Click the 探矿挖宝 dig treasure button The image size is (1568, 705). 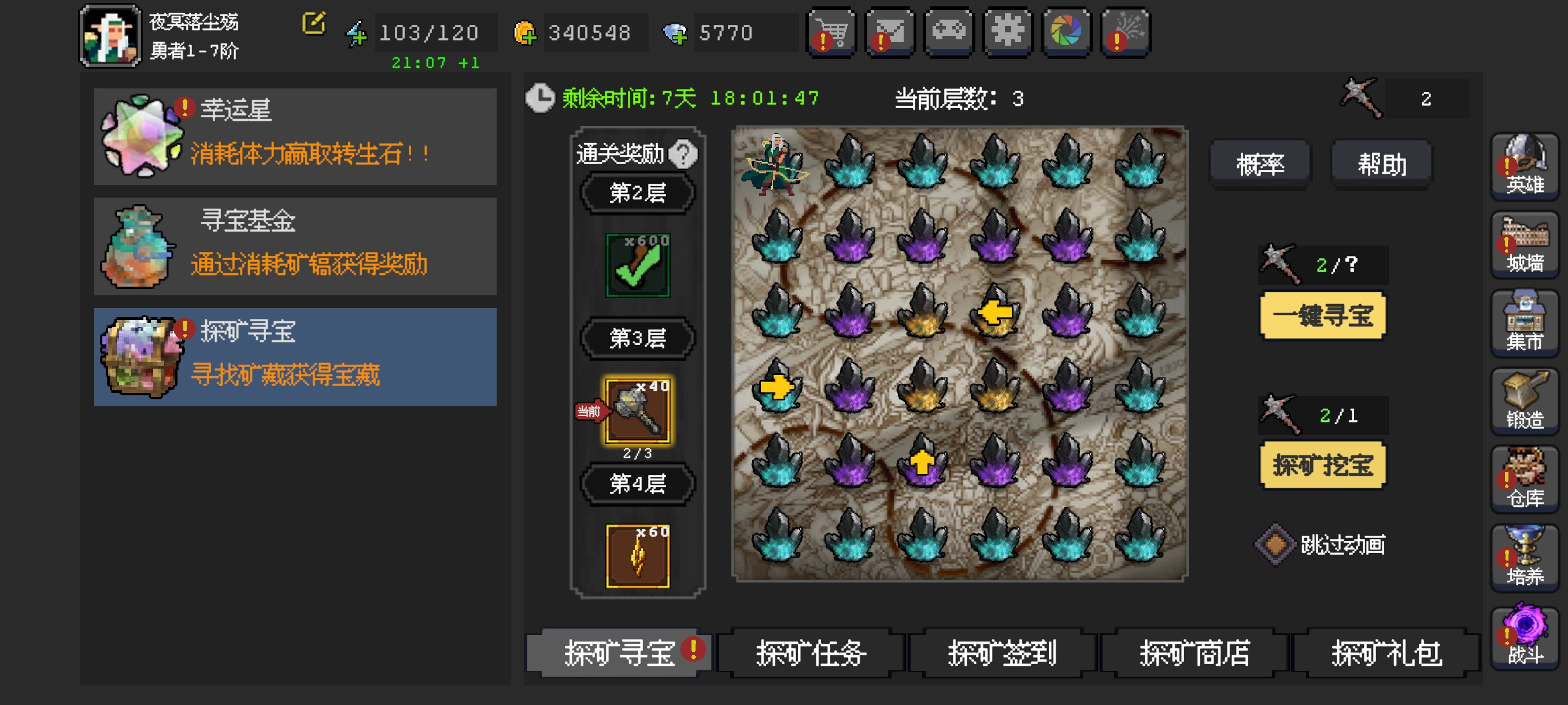(1322, 466)
